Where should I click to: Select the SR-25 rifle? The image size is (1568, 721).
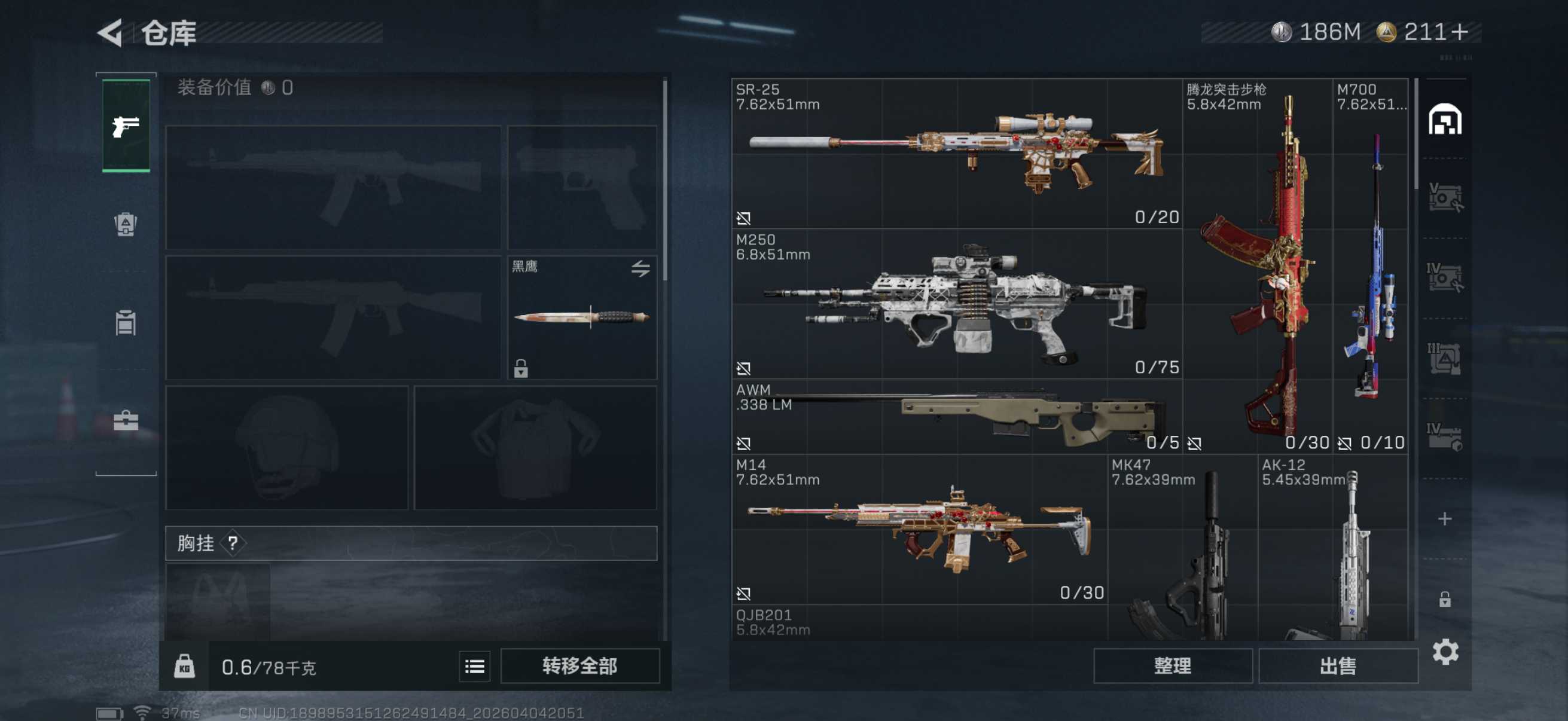pos(956,153)
